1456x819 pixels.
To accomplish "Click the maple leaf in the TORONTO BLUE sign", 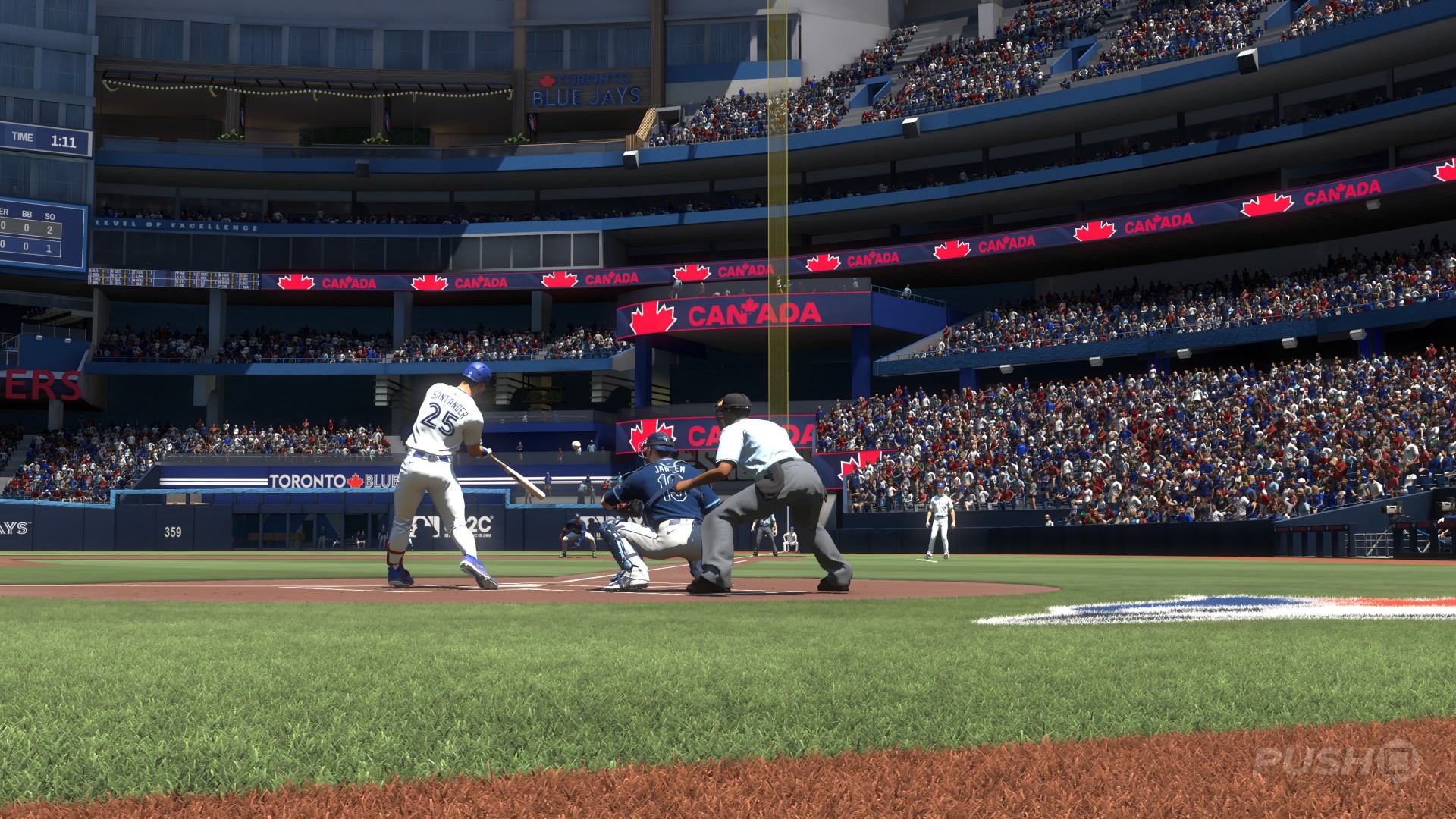I will click(356, 480).
